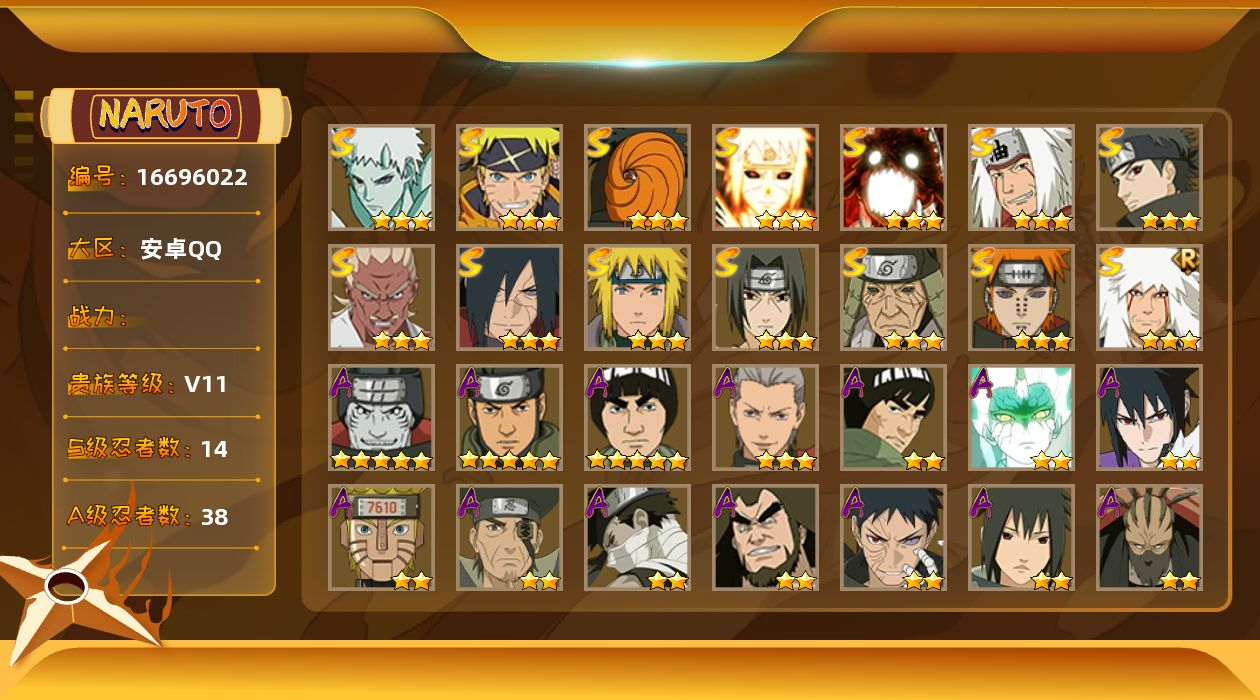Image resolution: width=1260 pixels, height=700 pixels.
Task: Select the bandaged-face ninja in the bottom row
Action: point(637,537)
